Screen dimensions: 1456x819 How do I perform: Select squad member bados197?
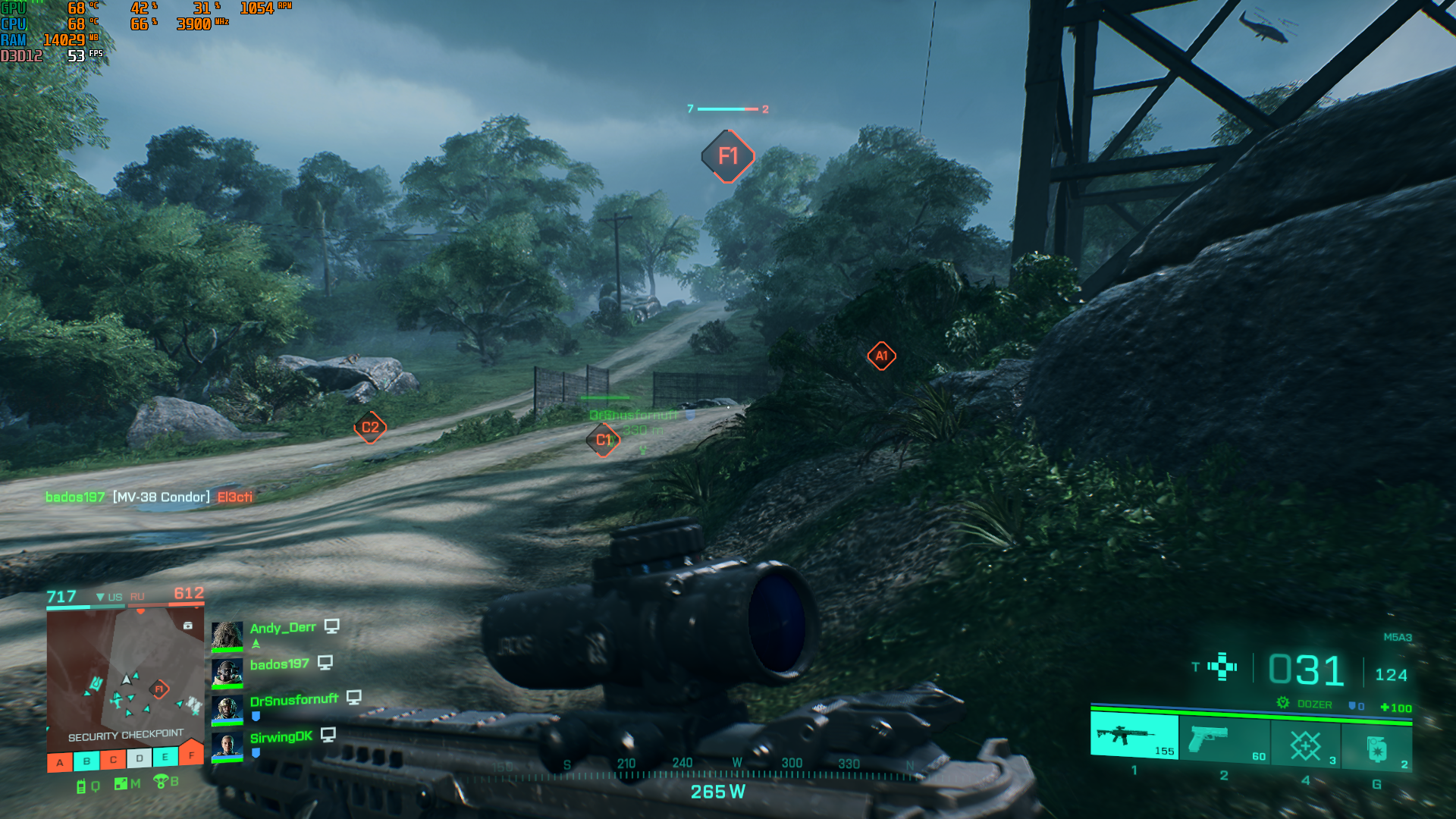pos(279,664)
